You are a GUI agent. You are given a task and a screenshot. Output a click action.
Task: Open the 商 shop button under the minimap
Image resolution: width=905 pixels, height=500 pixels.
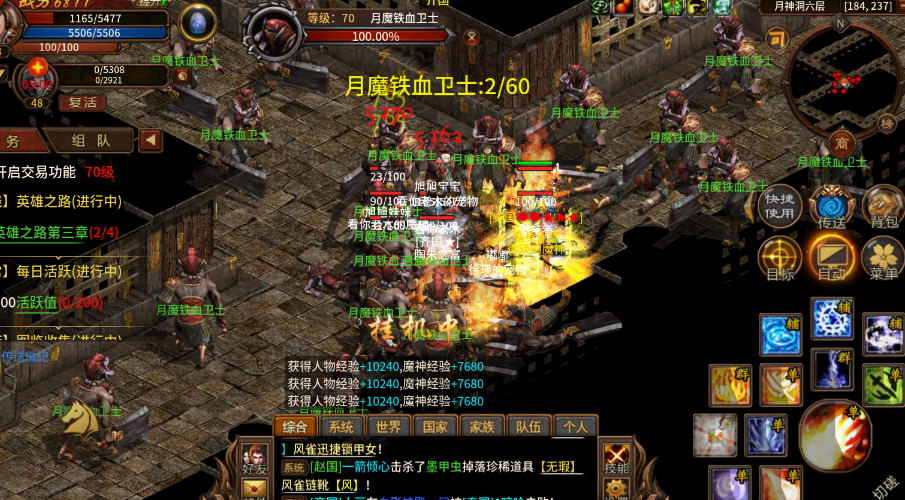841,141
